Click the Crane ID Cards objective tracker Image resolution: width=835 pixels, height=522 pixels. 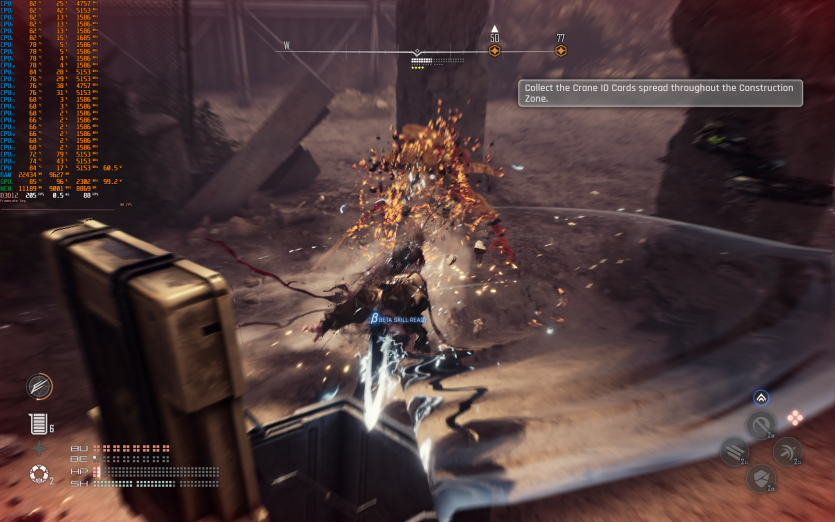click(660, 93)
